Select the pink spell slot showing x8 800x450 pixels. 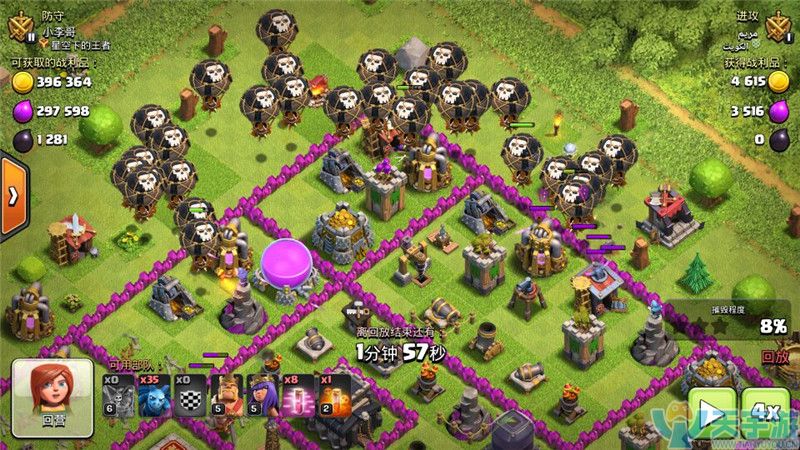tap(296, 396)
